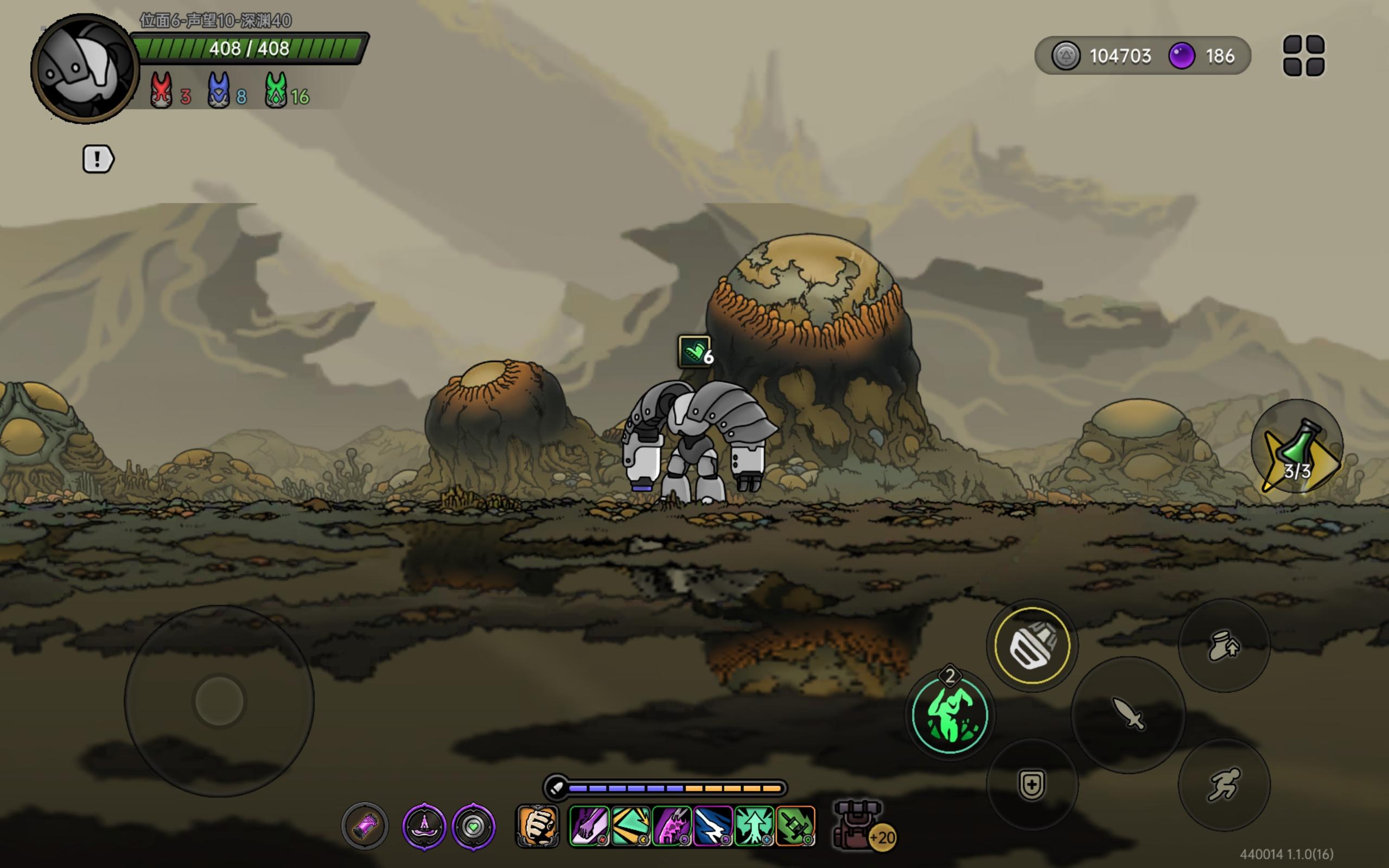This screenshot has width=1389, height=868.
Task: Click the armored character portrait
Action: coord(85,69)
